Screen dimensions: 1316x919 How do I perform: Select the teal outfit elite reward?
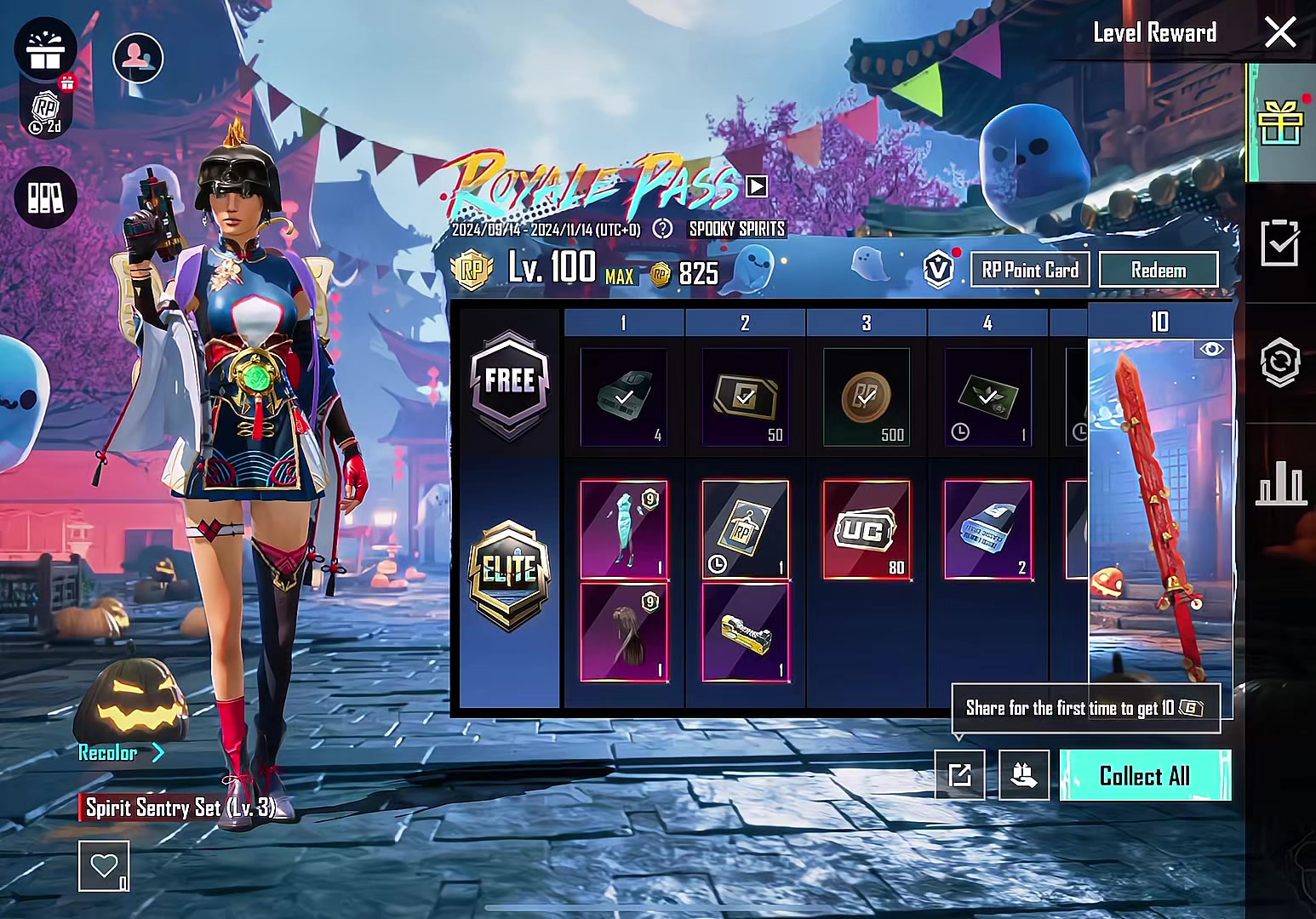624,530
